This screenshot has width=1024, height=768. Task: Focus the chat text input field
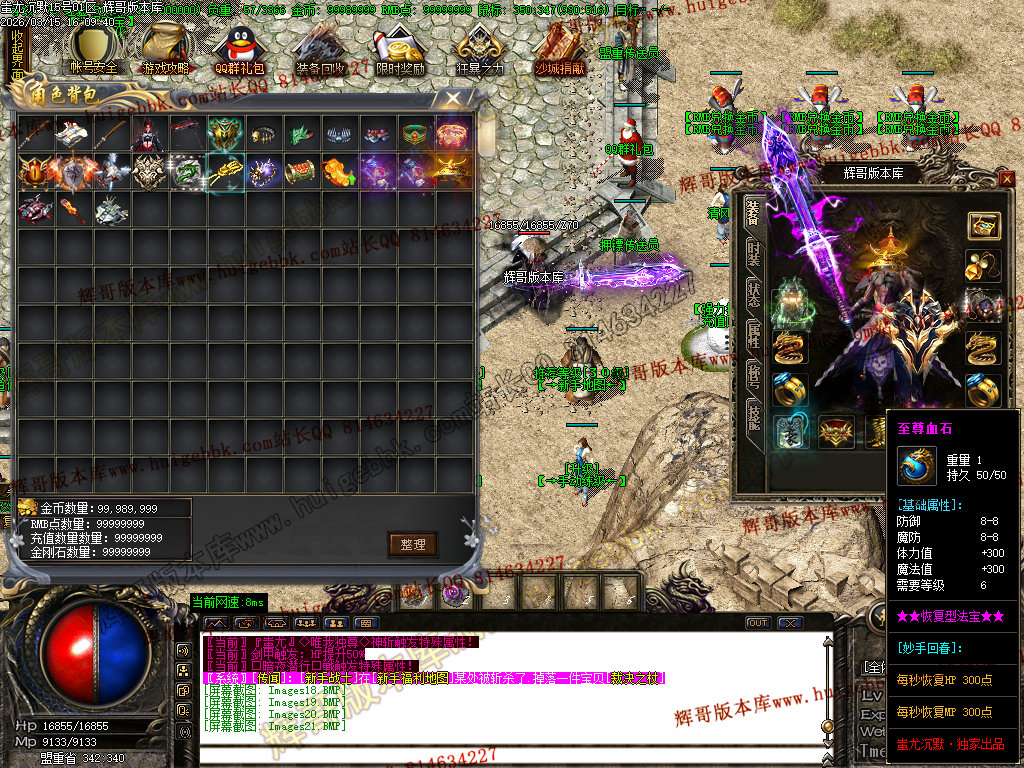pos(500,752)
